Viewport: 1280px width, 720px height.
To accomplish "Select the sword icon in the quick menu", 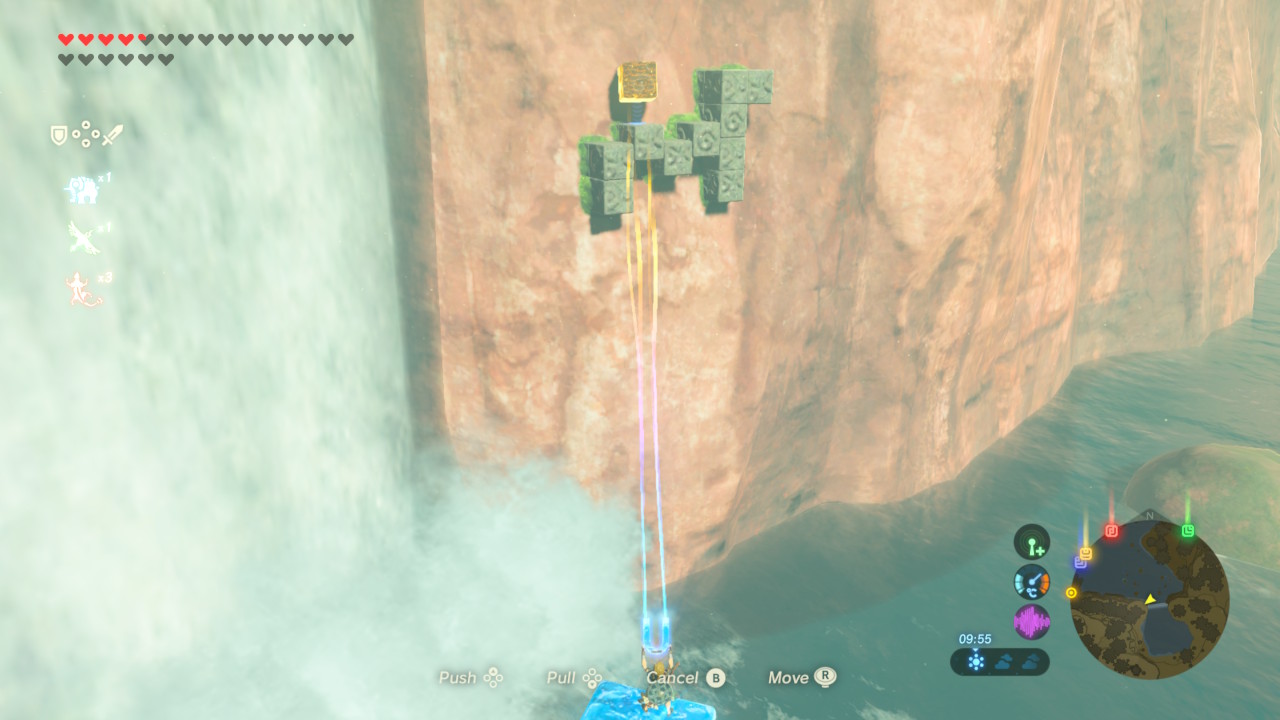I will (x=112, y=135).
